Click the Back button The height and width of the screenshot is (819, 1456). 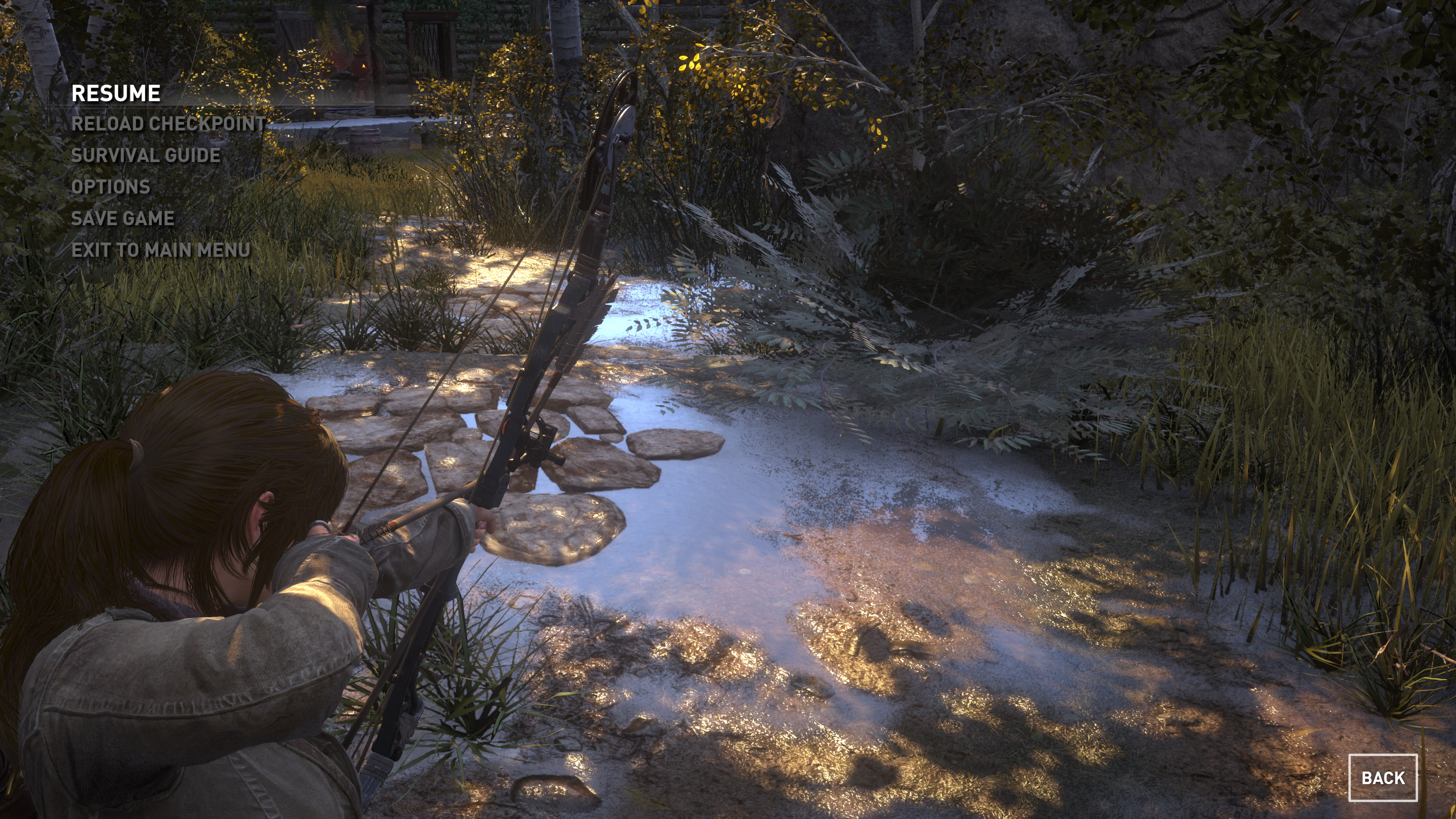[x=1382, y=778]
